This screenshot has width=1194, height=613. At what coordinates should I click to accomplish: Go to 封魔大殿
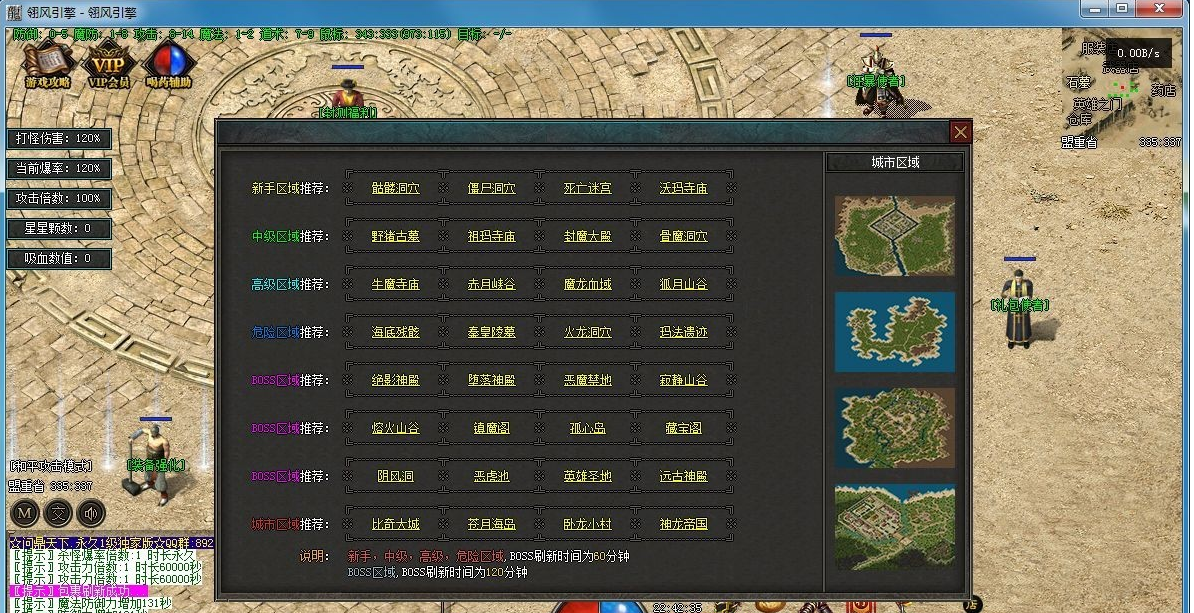click(x=587, y=236)
